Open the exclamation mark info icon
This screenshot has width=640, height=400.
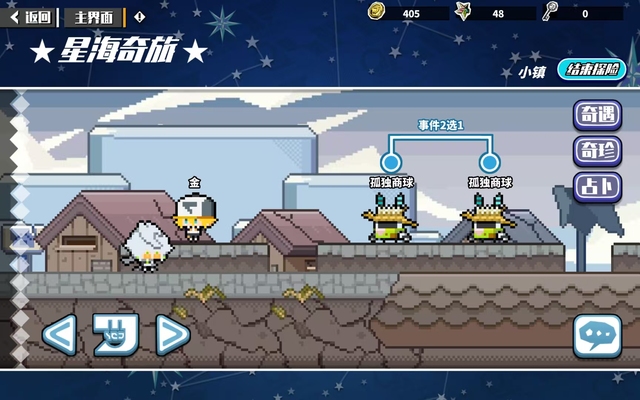coord(139,17)
